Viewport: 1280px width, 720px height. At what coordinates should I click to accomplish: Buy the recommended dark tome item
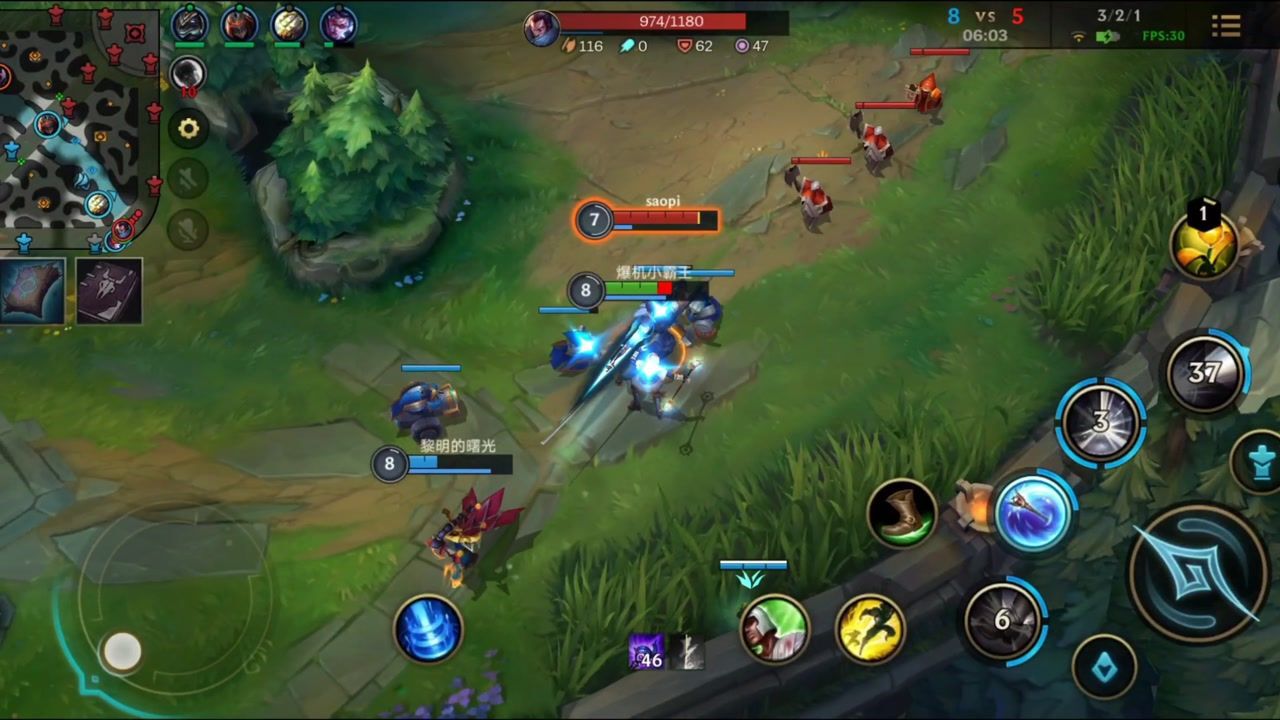109,291
